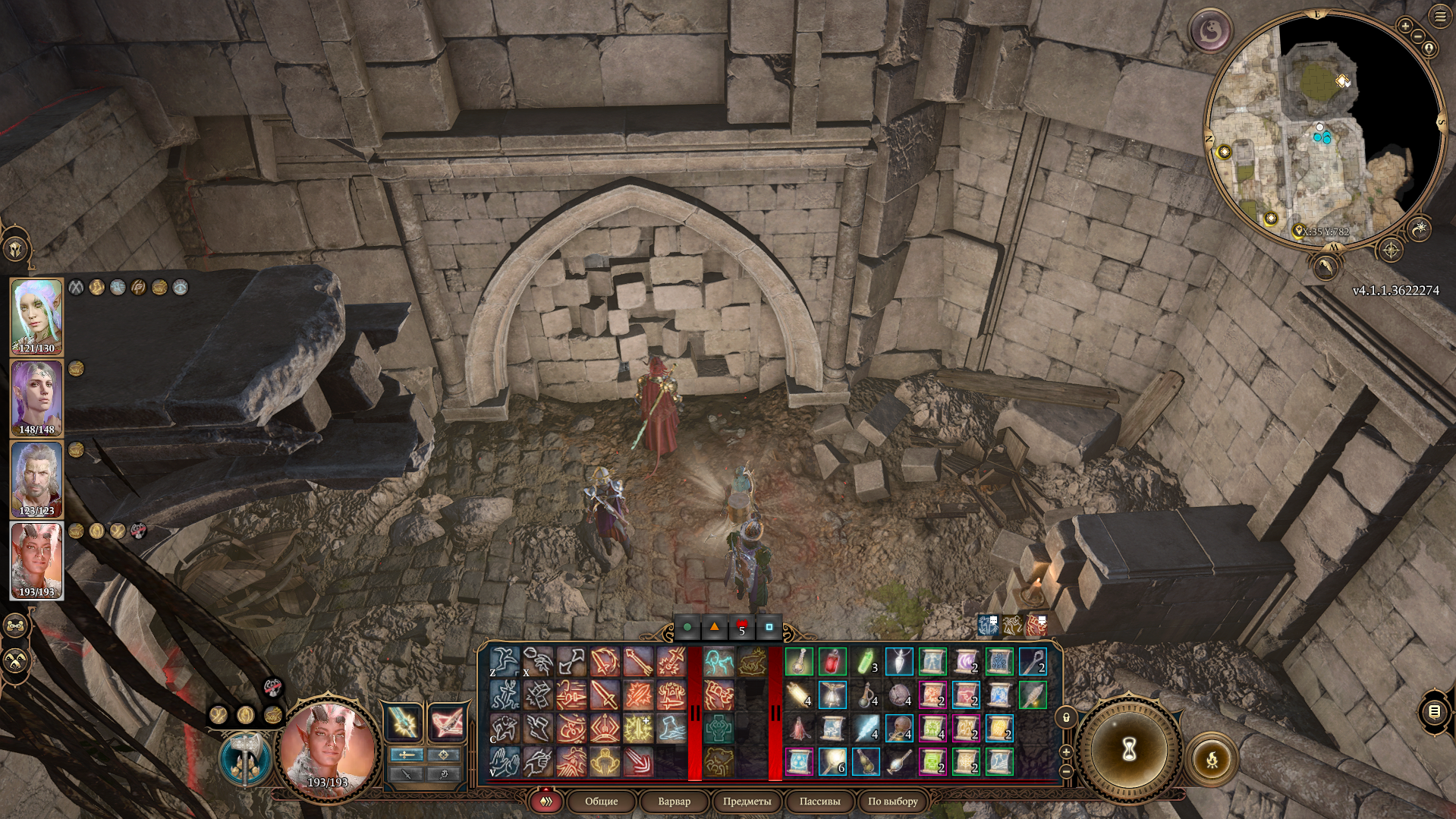Select the Предметы hotbar tab
This screenshot has width=1456, height=819.
click(747, 801)
